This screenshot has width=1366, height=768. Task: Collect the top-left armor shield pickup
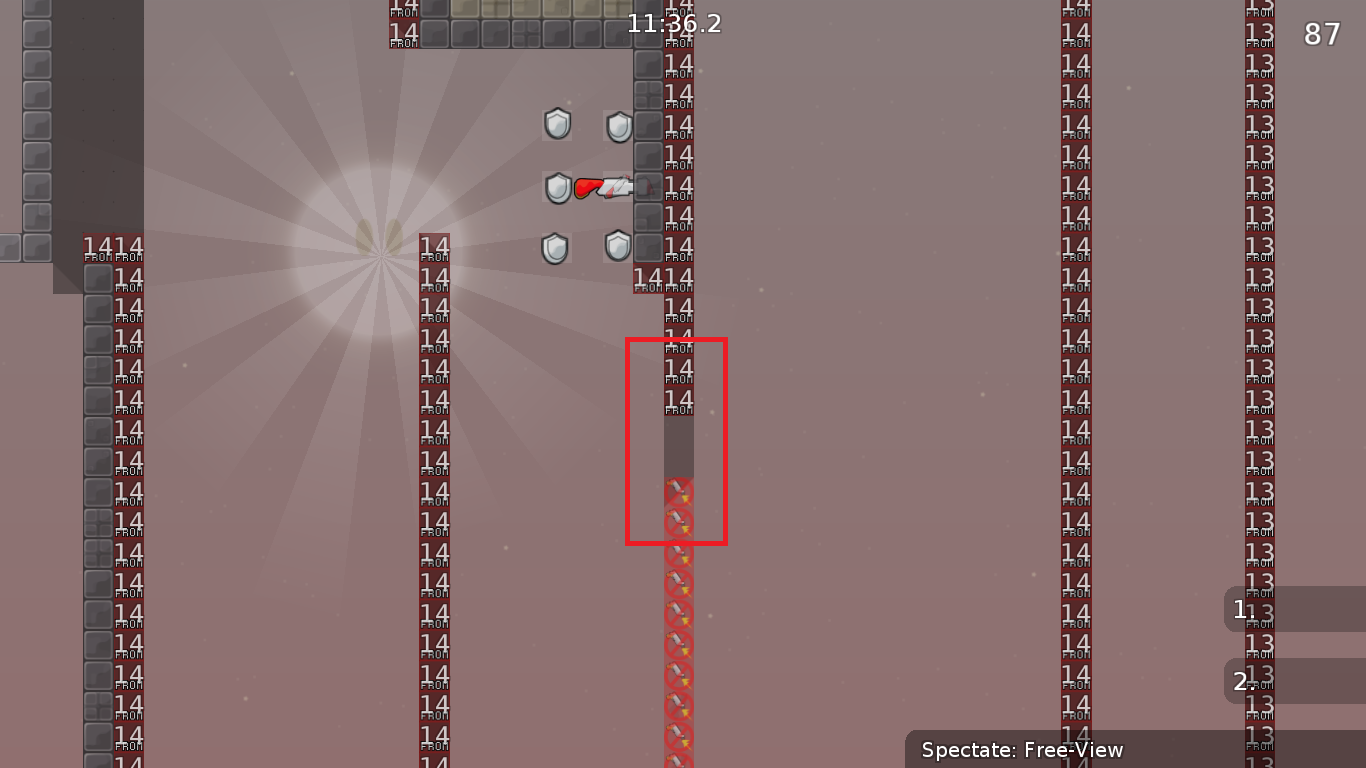(556, 124)
